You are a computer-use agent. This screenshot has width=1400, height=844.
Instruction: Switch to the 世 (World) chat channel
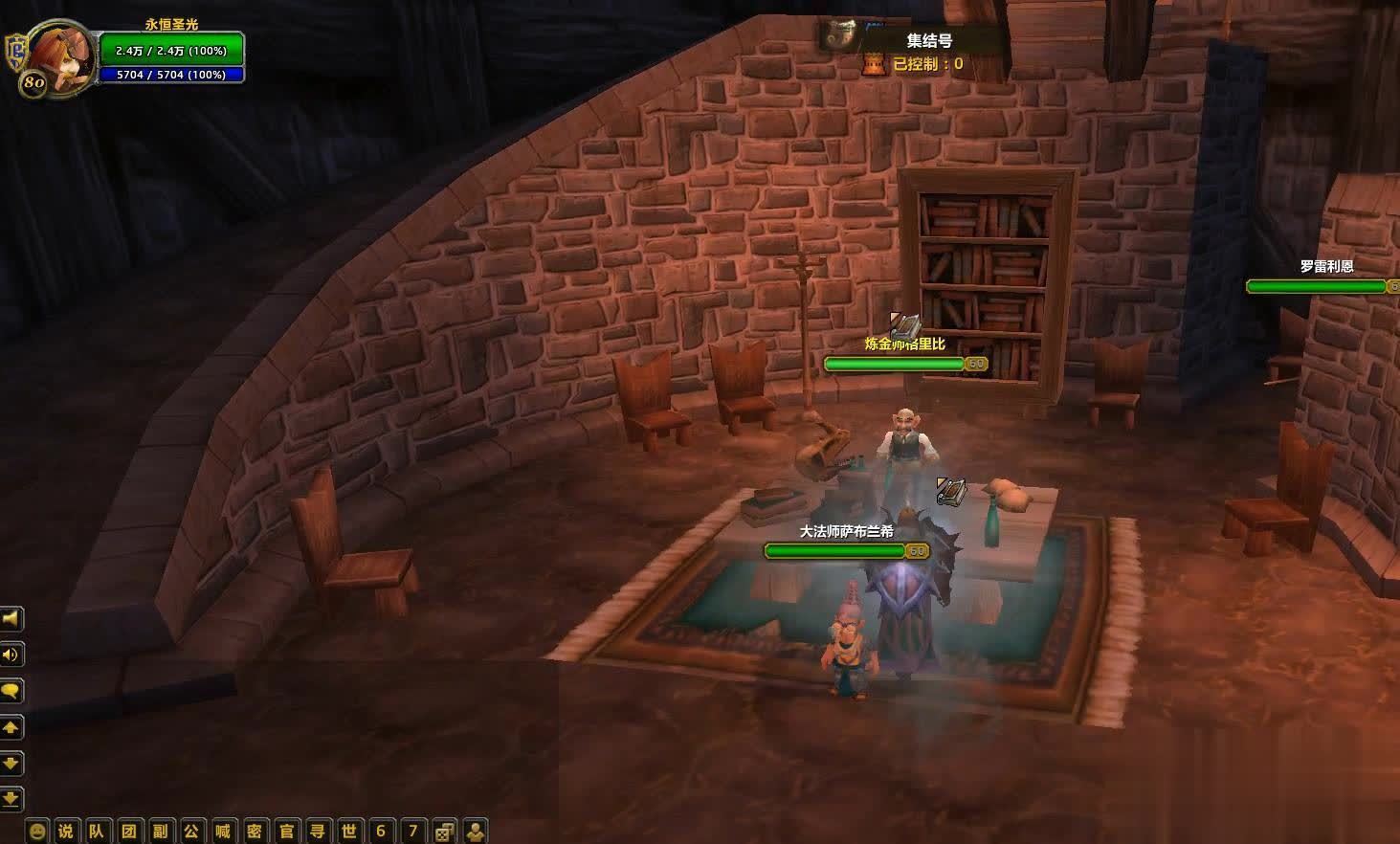(x=349, y=831)
